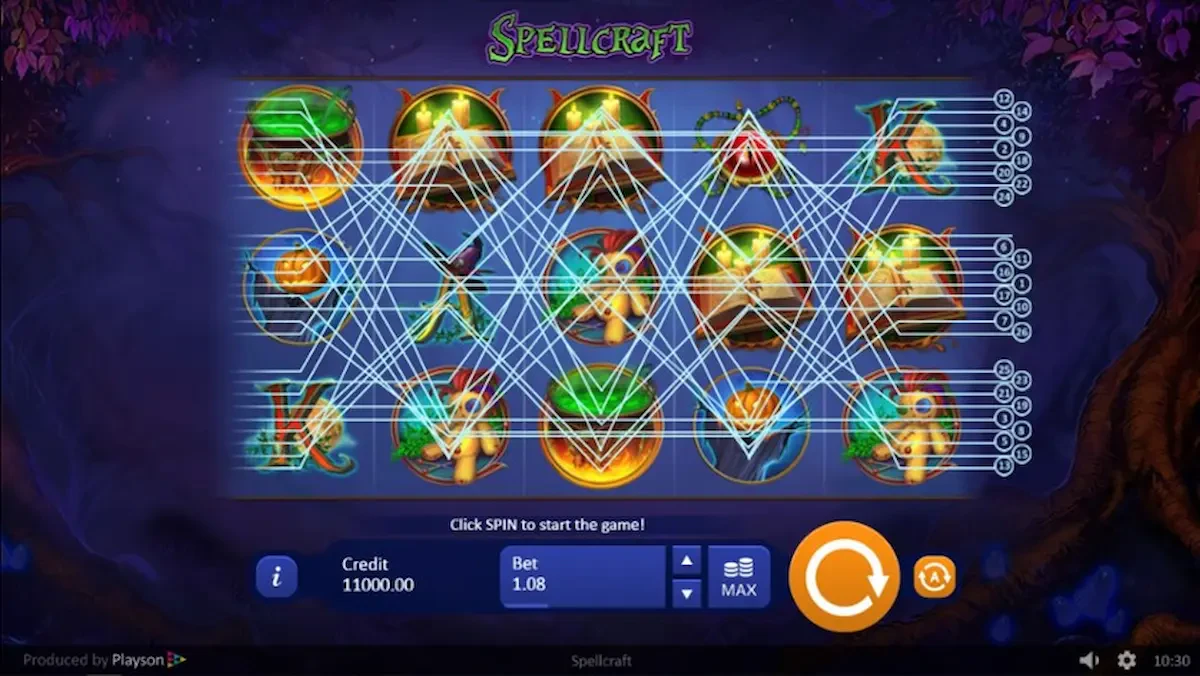
Task: Toggle the sound speaker icon
Action: point(1089,660)
